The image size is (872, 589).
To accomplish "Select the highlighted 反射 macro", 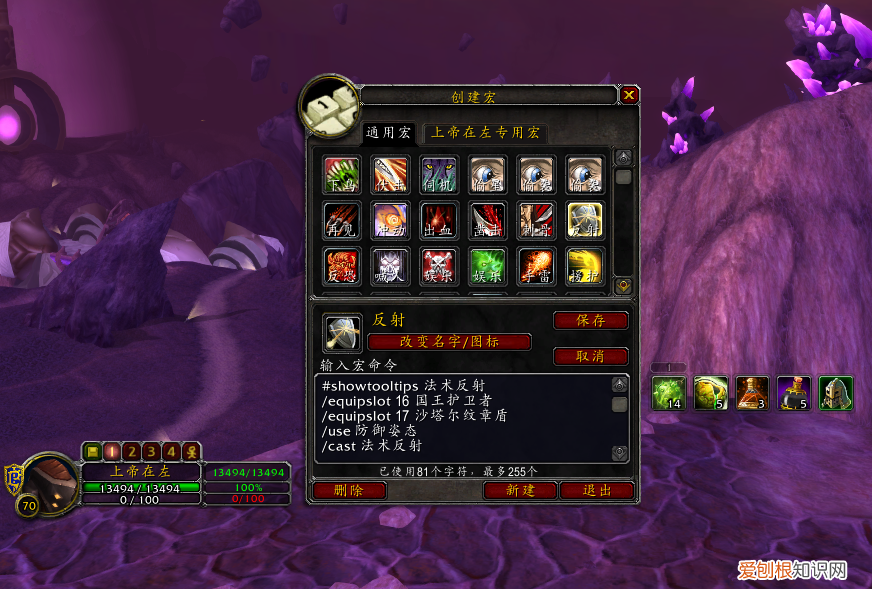I will [584, 220].
